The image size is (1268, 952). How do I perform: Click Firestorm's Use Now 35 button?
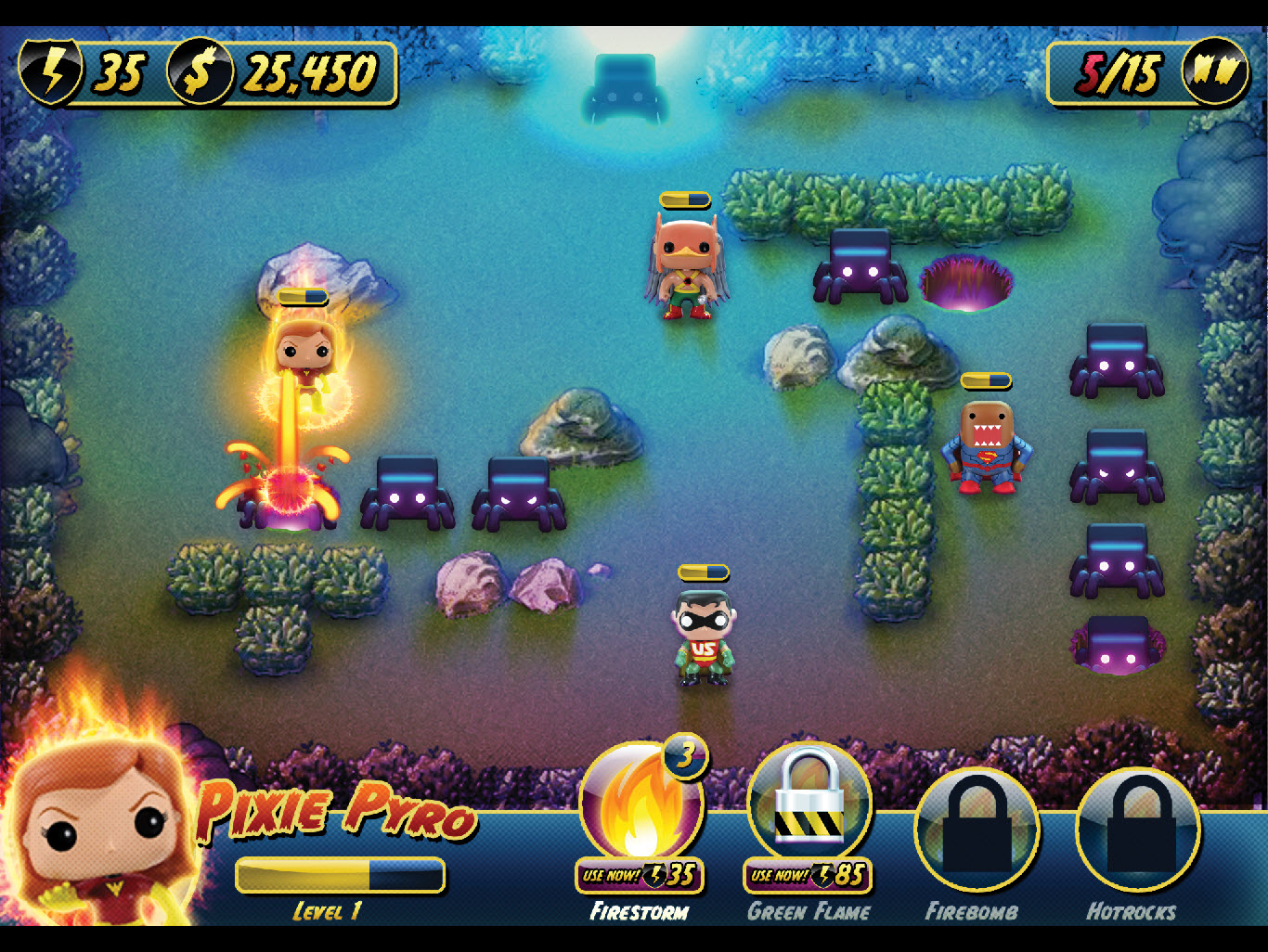tap(640, 875)
